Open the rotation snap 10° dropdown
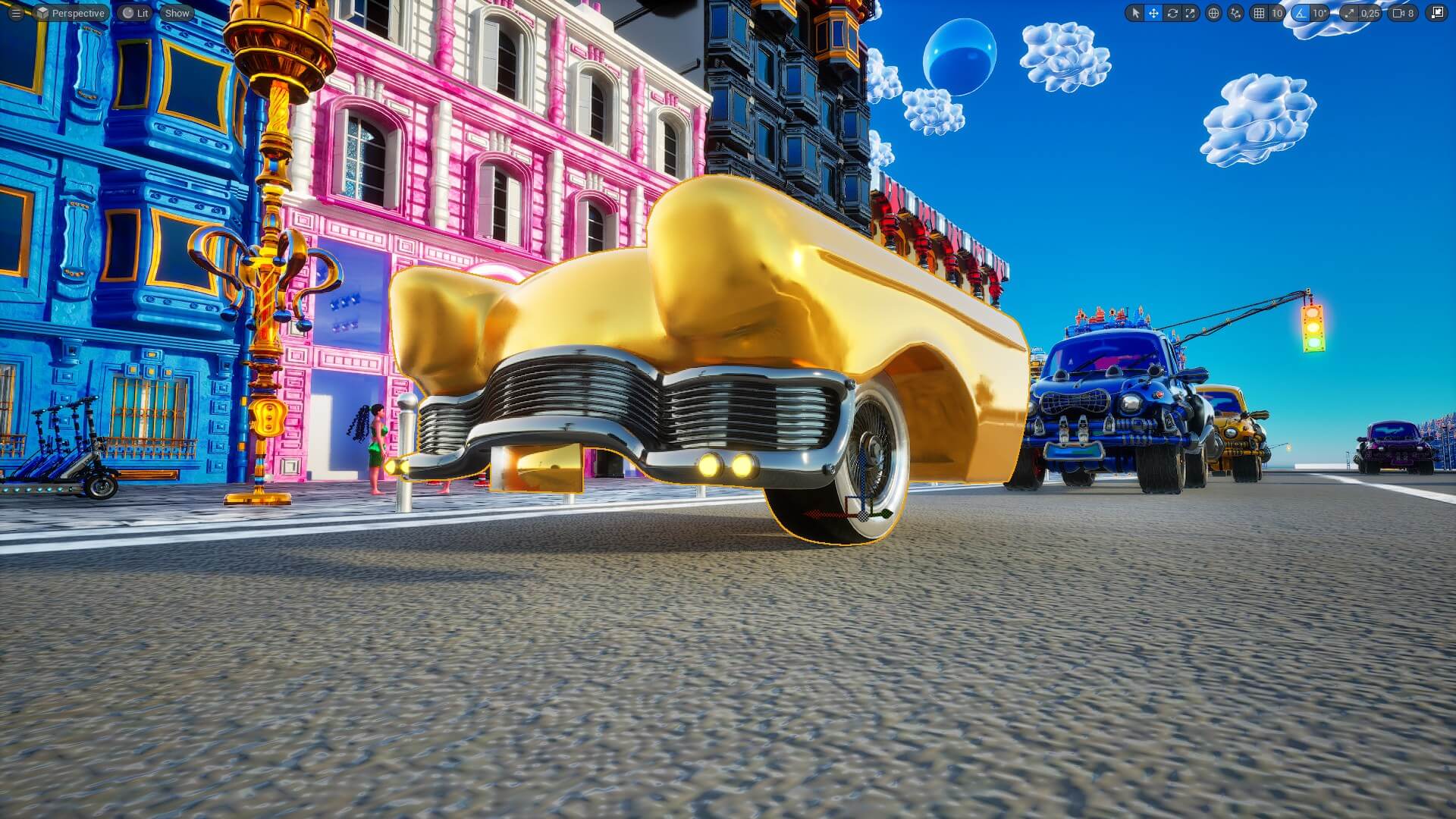 click(1319, 14)
